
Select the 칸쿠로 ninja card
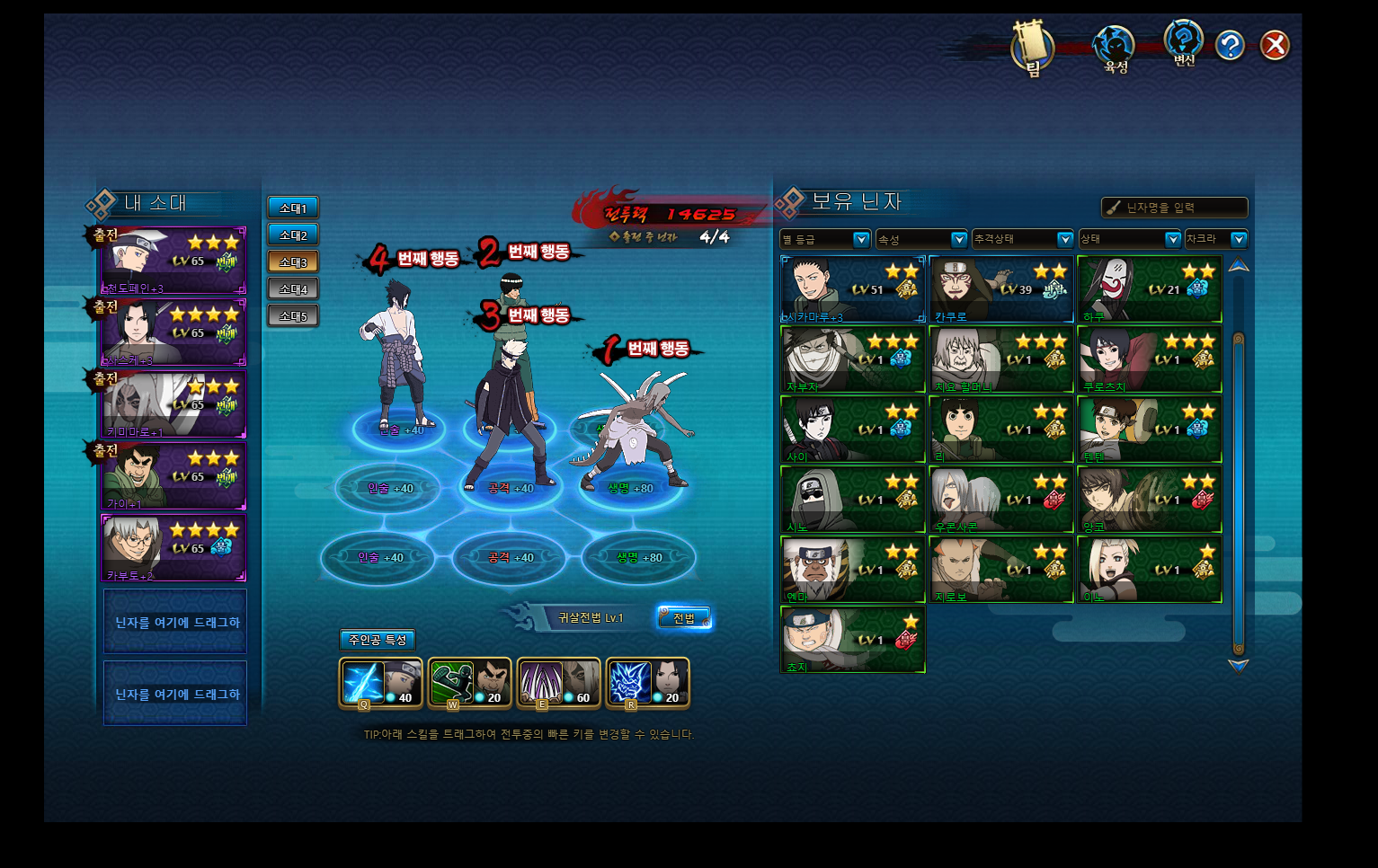1001,289
